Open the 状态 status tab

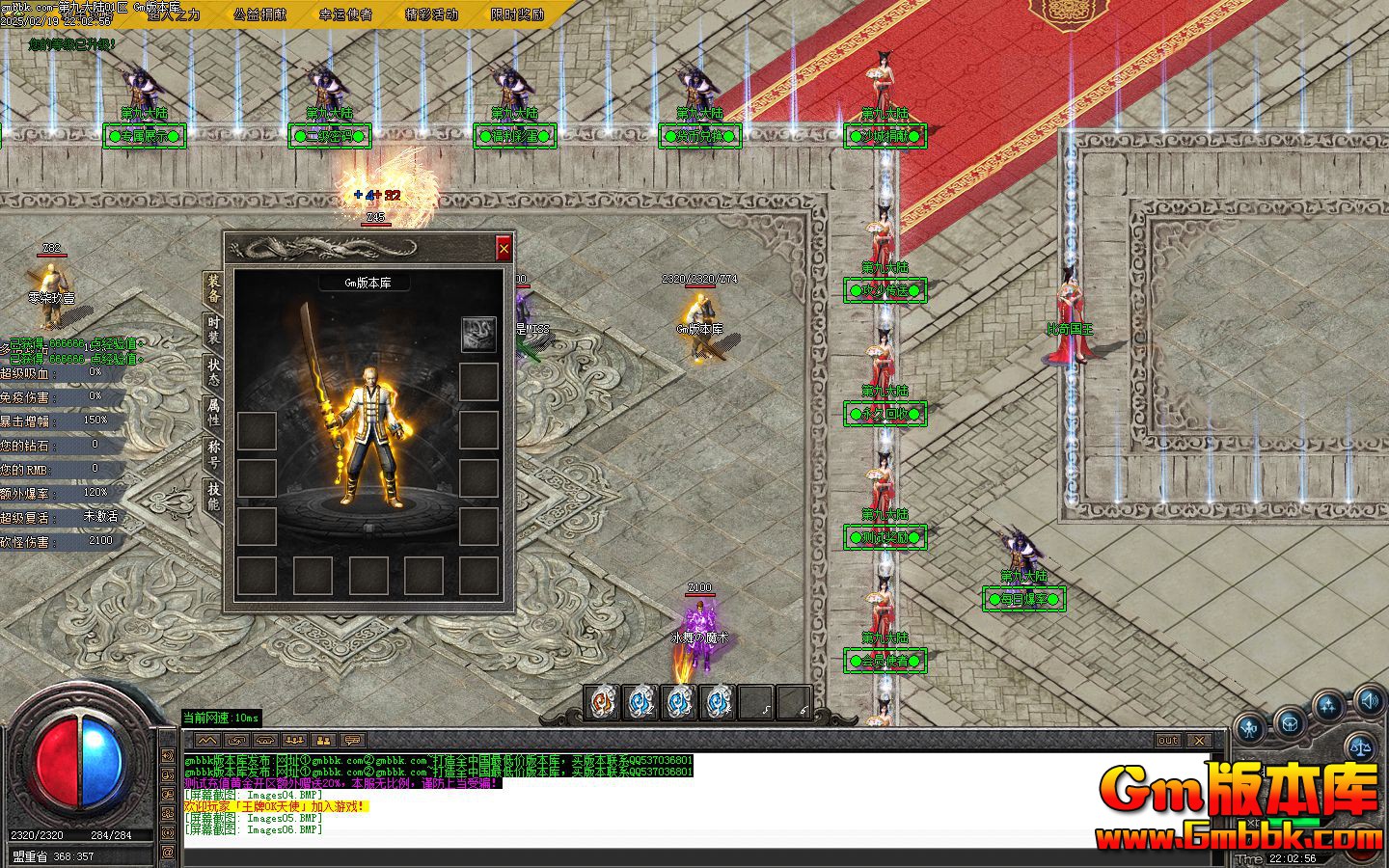tap(213, 371)
